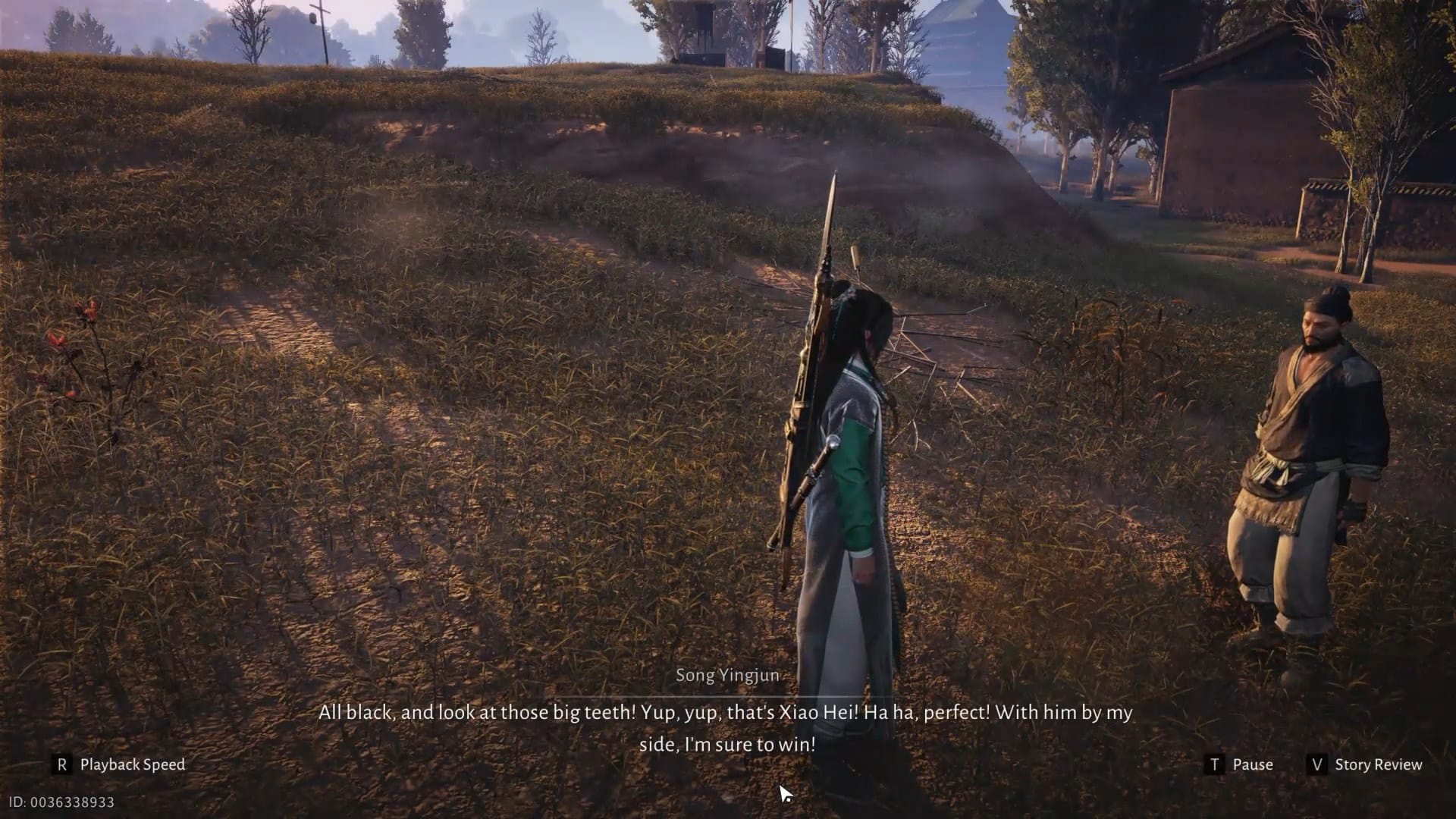Open speed selection via Playback Speed
Viewport: 1456px width, 819px height.
[131, 764]
